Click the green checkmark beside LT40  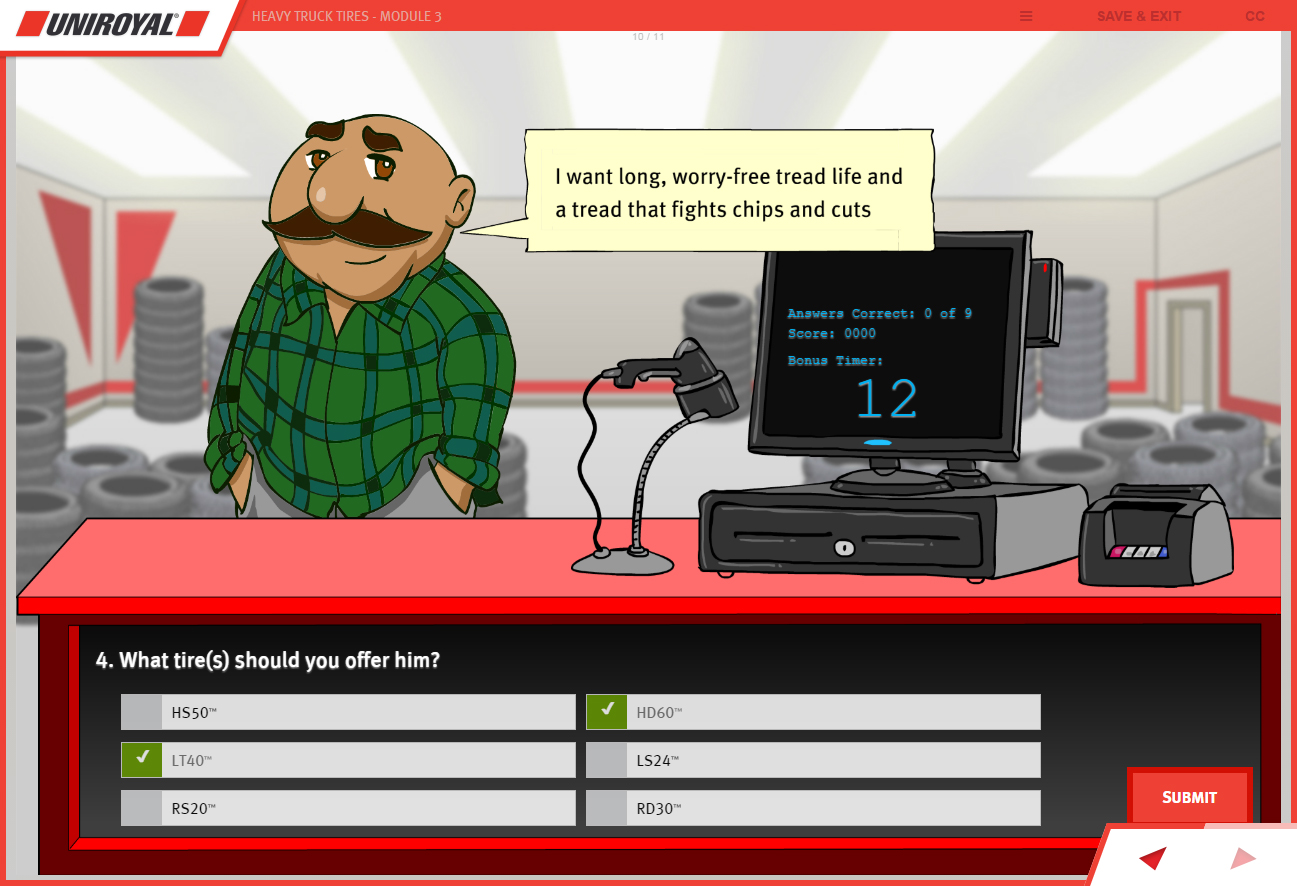coord(141,759)
